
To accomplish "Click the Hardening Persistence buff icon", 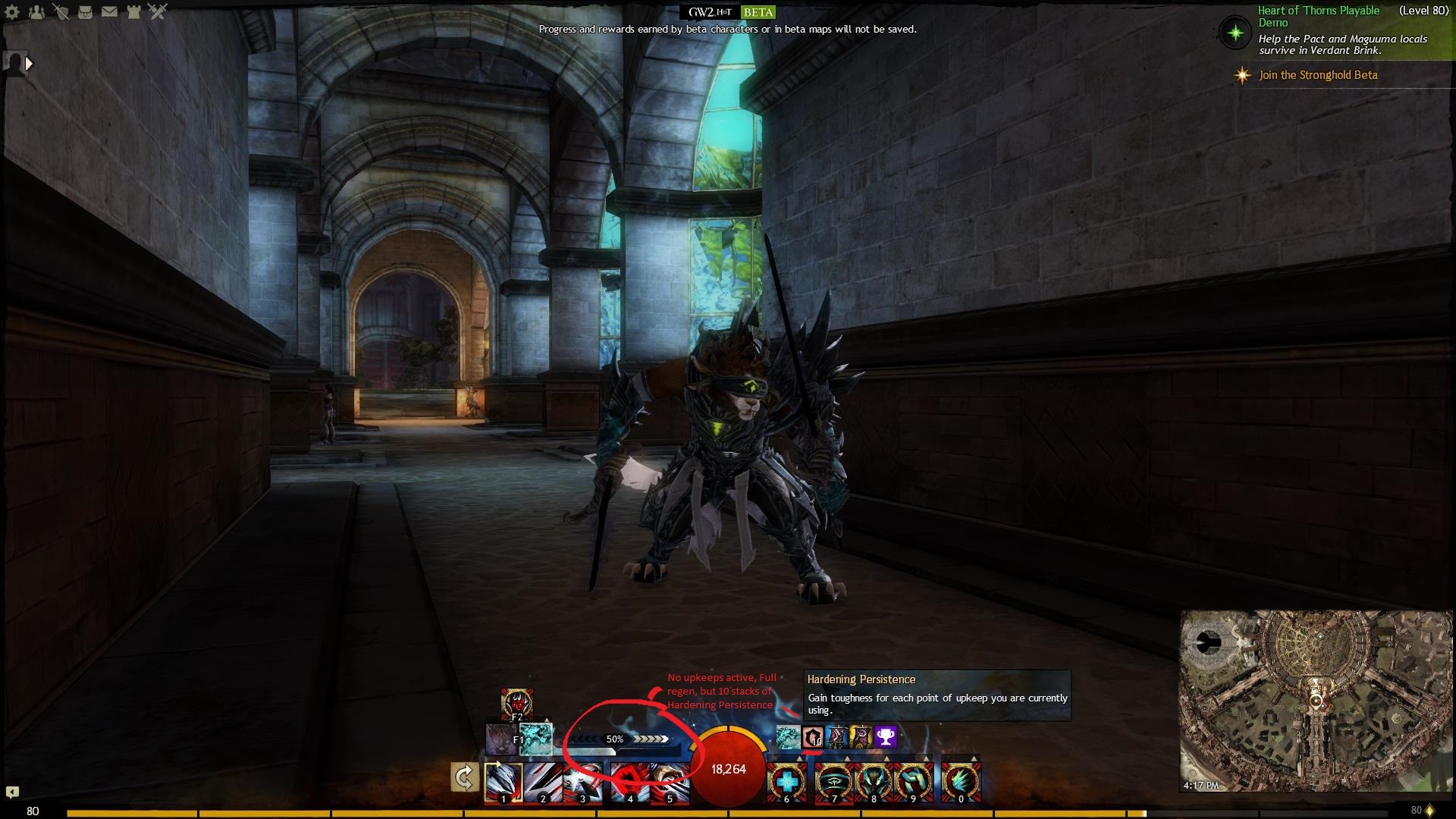I will coord(813,737).
